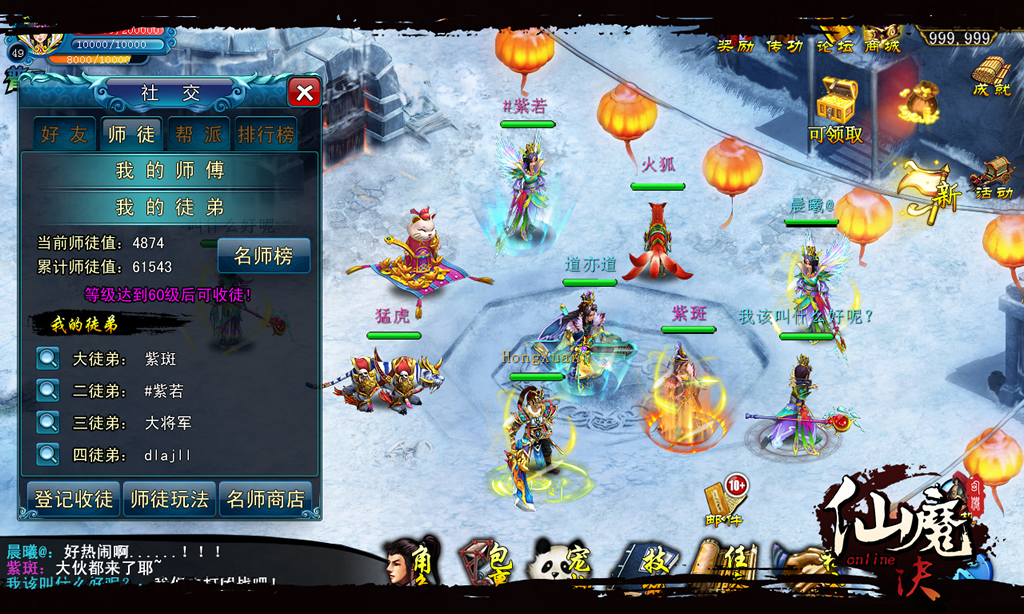Open the 名师商店 shop
Image resolution: width=1024 pixels, height=614 pixels.
[266, 499]
